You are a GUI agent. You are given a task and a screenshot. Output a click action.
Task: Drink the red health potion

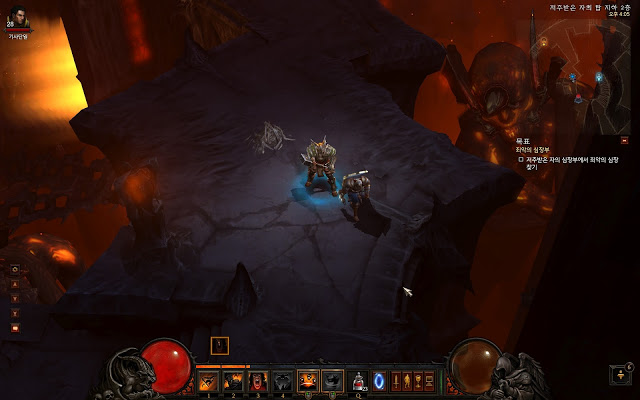358,381
